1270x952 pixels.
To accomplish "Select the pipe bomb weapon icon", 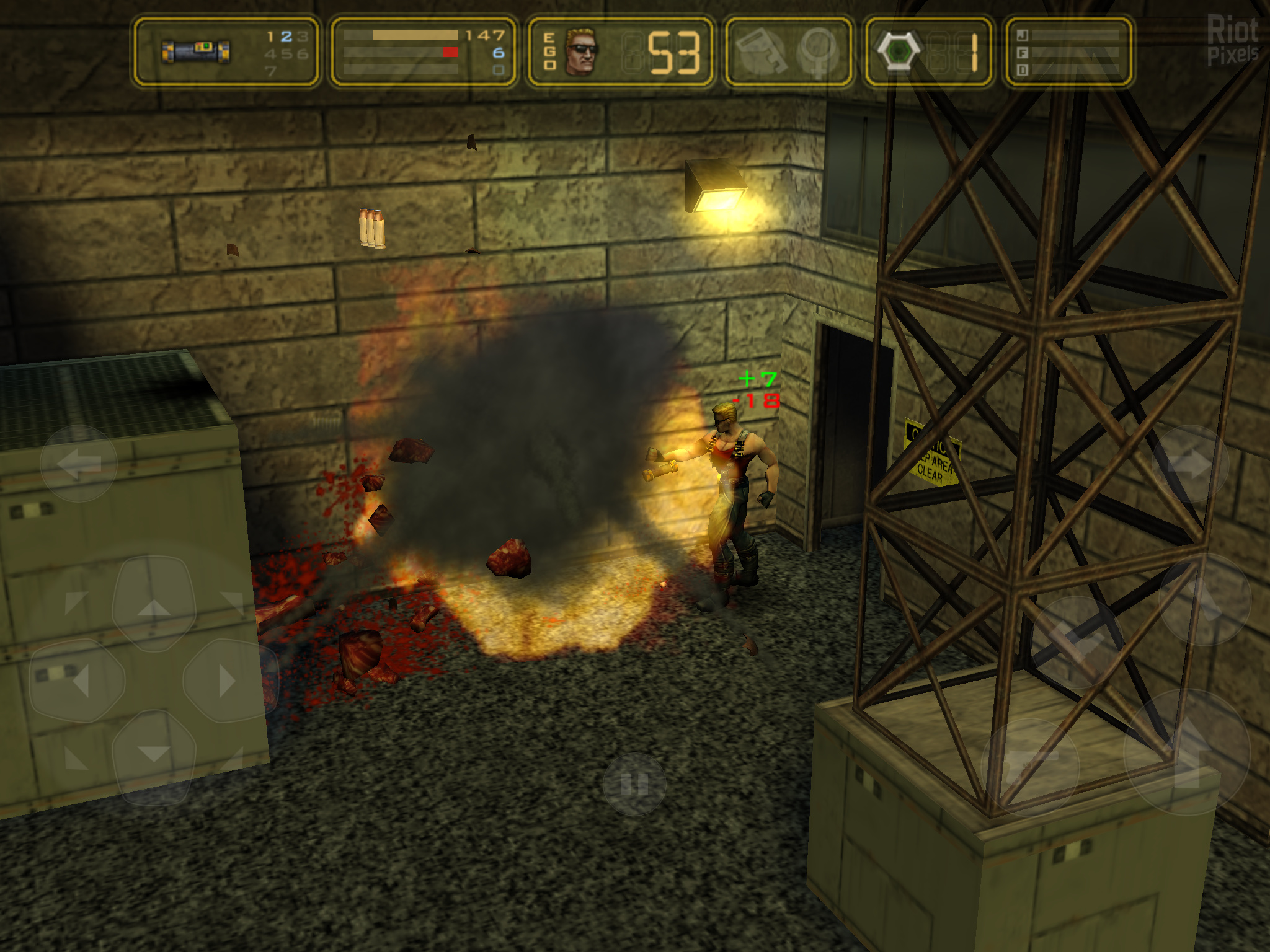I will [x=196, y=52].
